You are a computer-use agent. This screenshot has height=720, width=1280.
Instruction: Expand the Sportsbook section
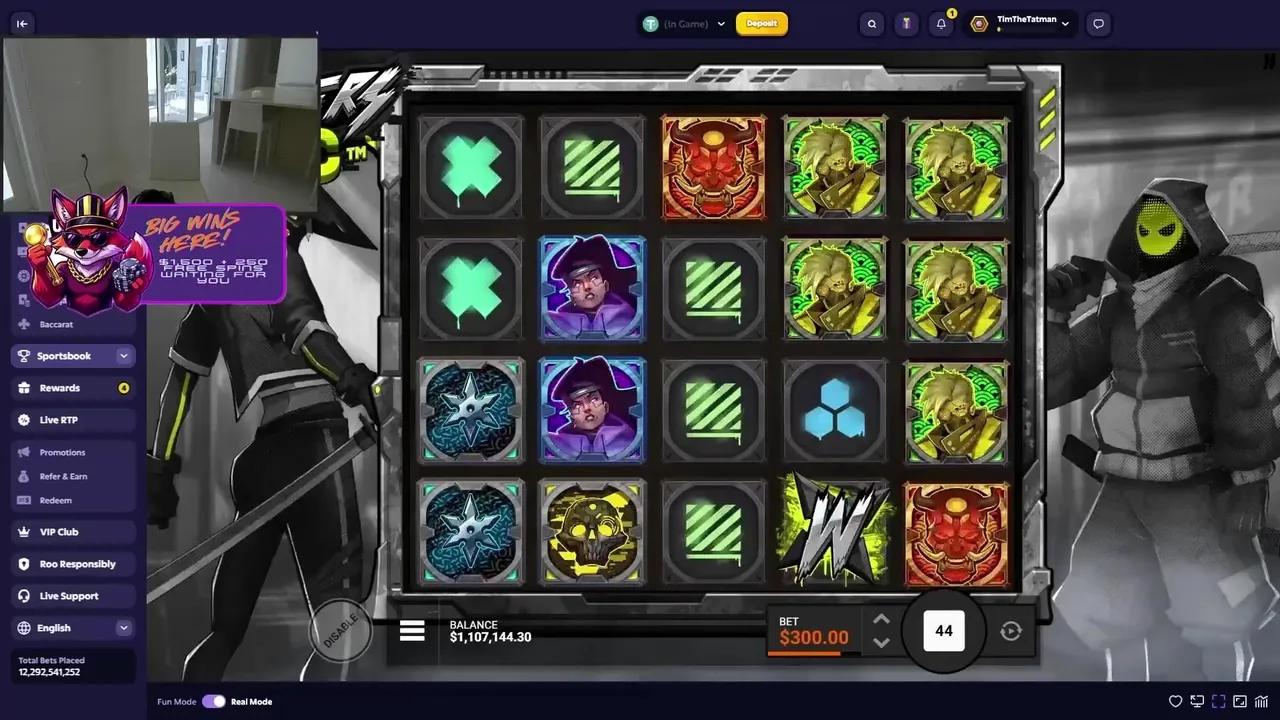click(123, 355)
